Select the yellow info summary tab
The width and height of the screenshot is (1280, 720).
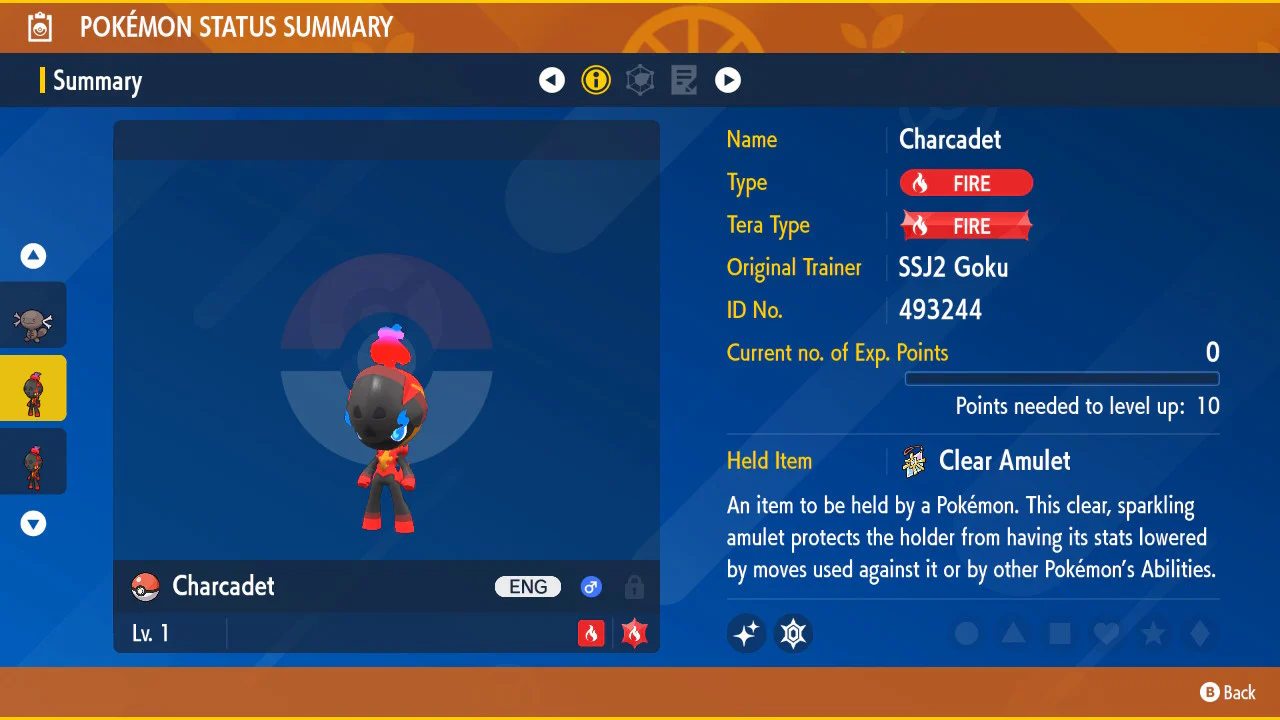point(596,80)
